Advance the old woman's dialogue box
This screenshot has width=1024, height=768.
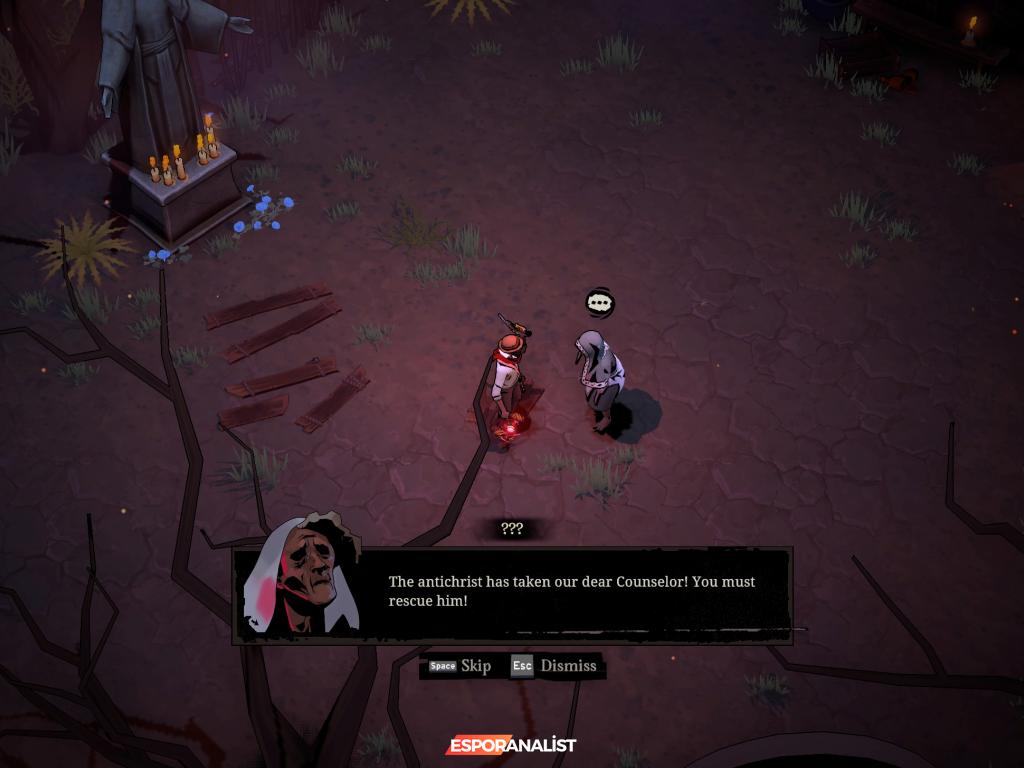(571, 594)
